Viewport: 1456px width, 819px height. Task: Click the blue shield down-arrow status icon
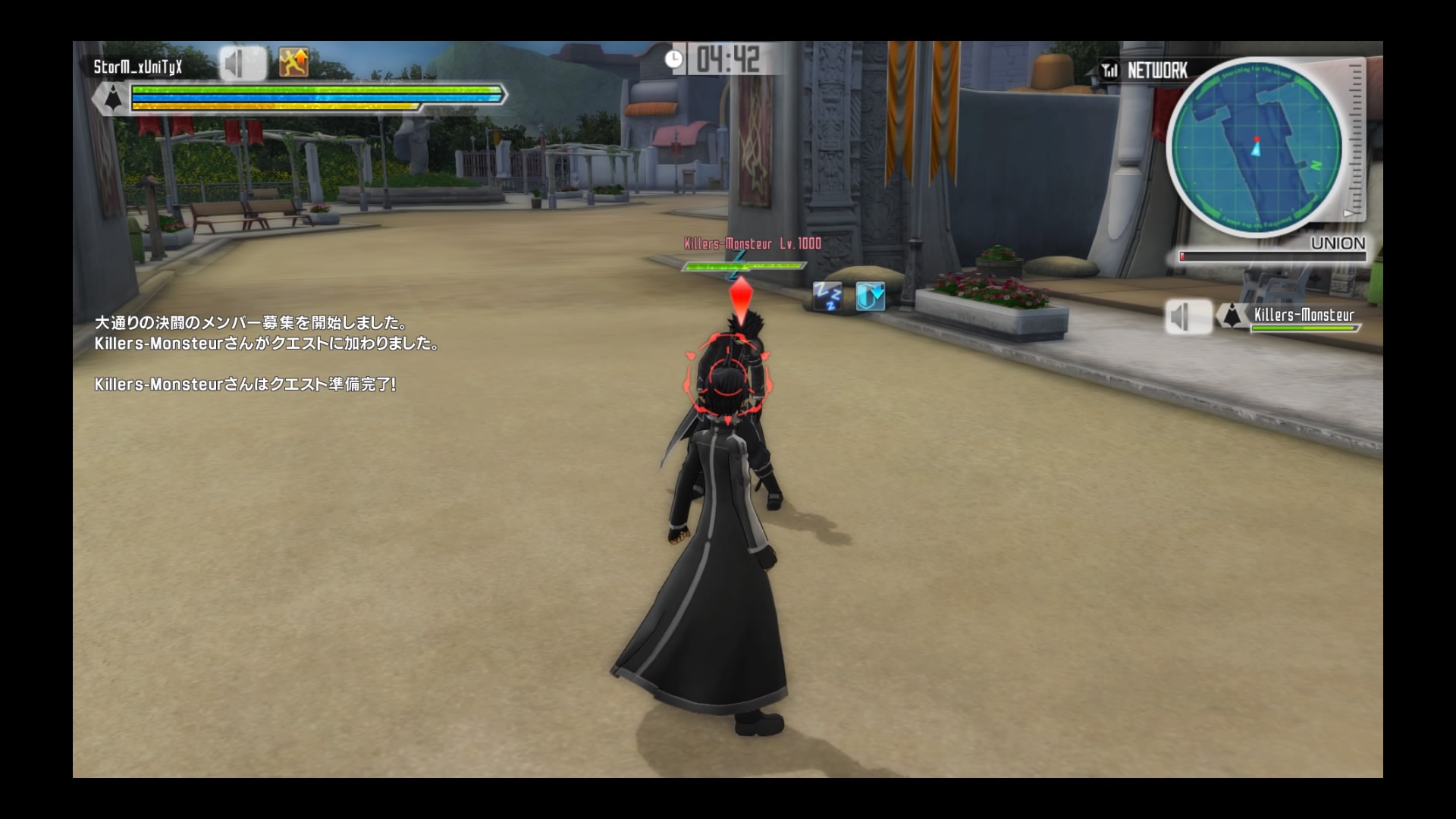coord(870,297)
